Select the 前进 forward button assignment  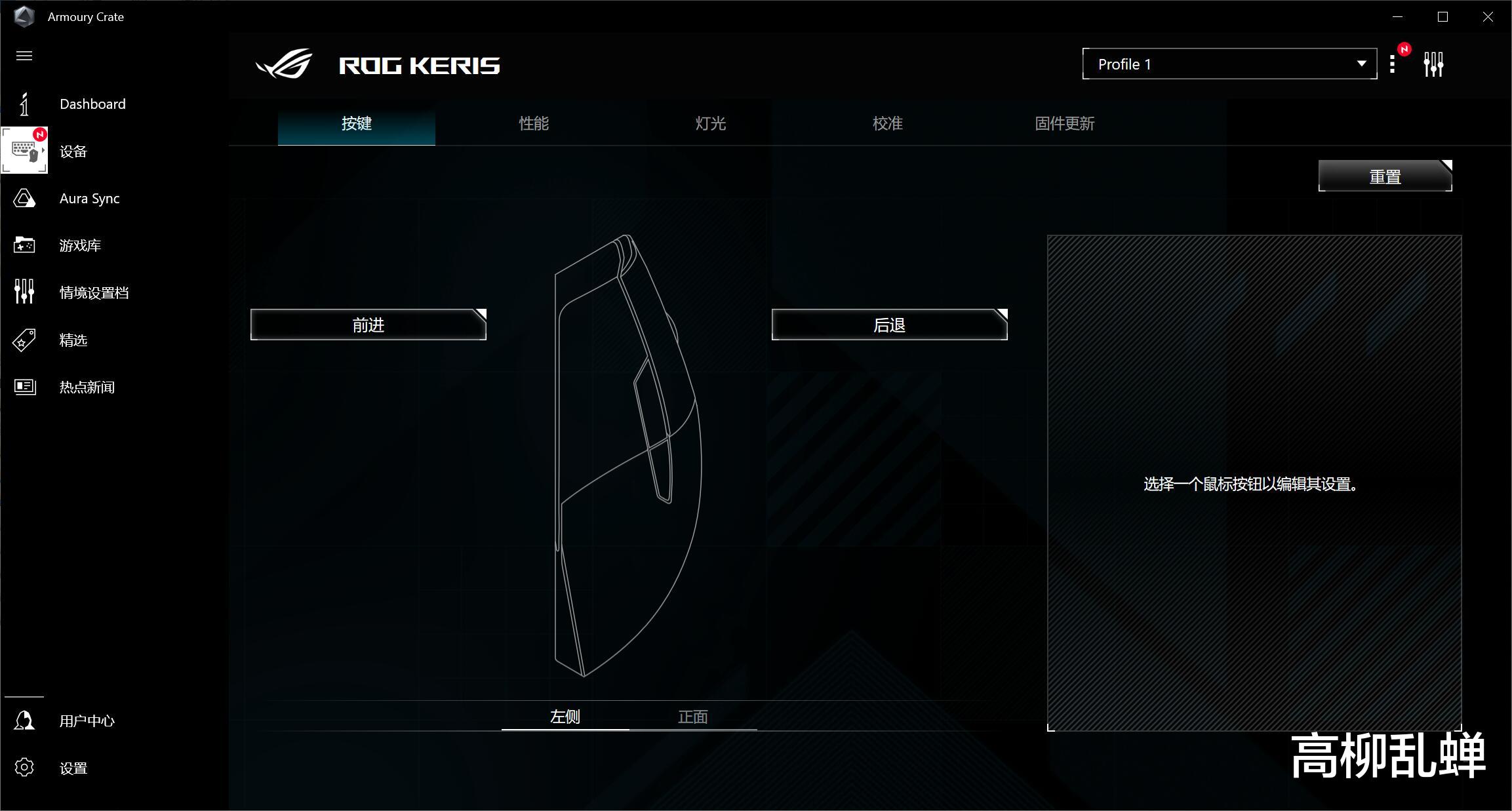(x=368, y=325)
